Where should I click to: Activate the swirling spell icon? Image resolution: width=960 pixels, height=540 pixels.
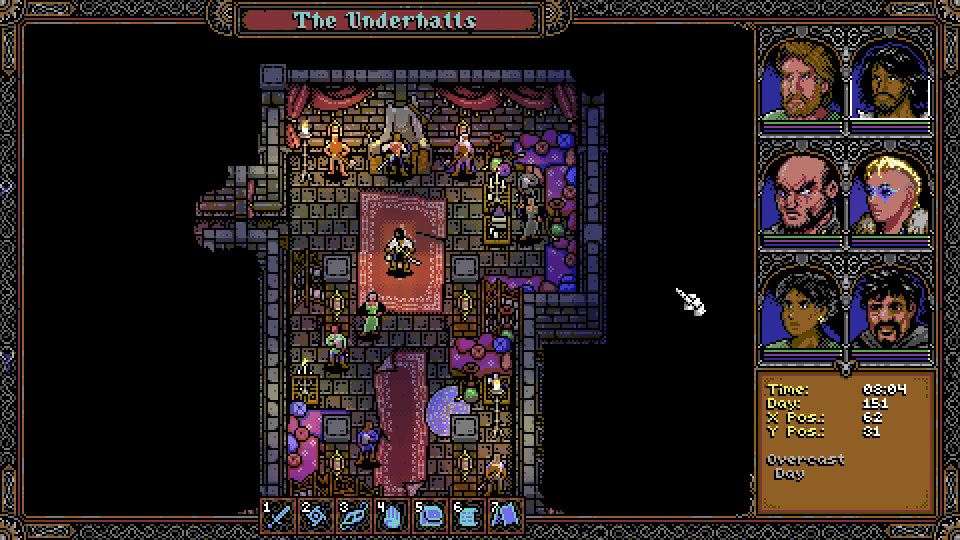coord(316,514)
